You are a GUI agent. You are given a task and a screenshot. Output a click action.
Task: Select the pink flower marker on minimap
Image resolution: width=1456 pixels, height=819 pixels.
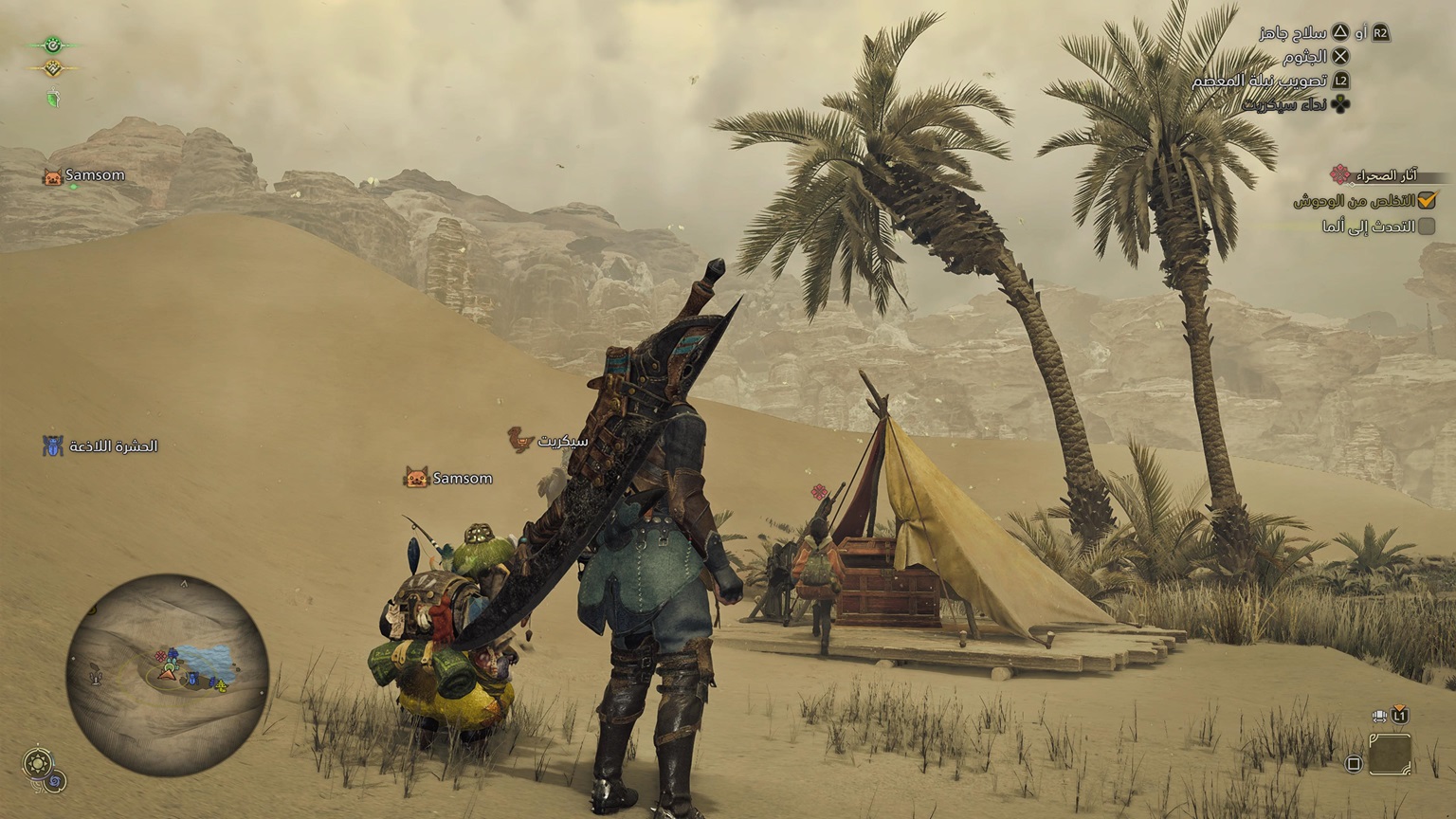(x=162, y=654)
